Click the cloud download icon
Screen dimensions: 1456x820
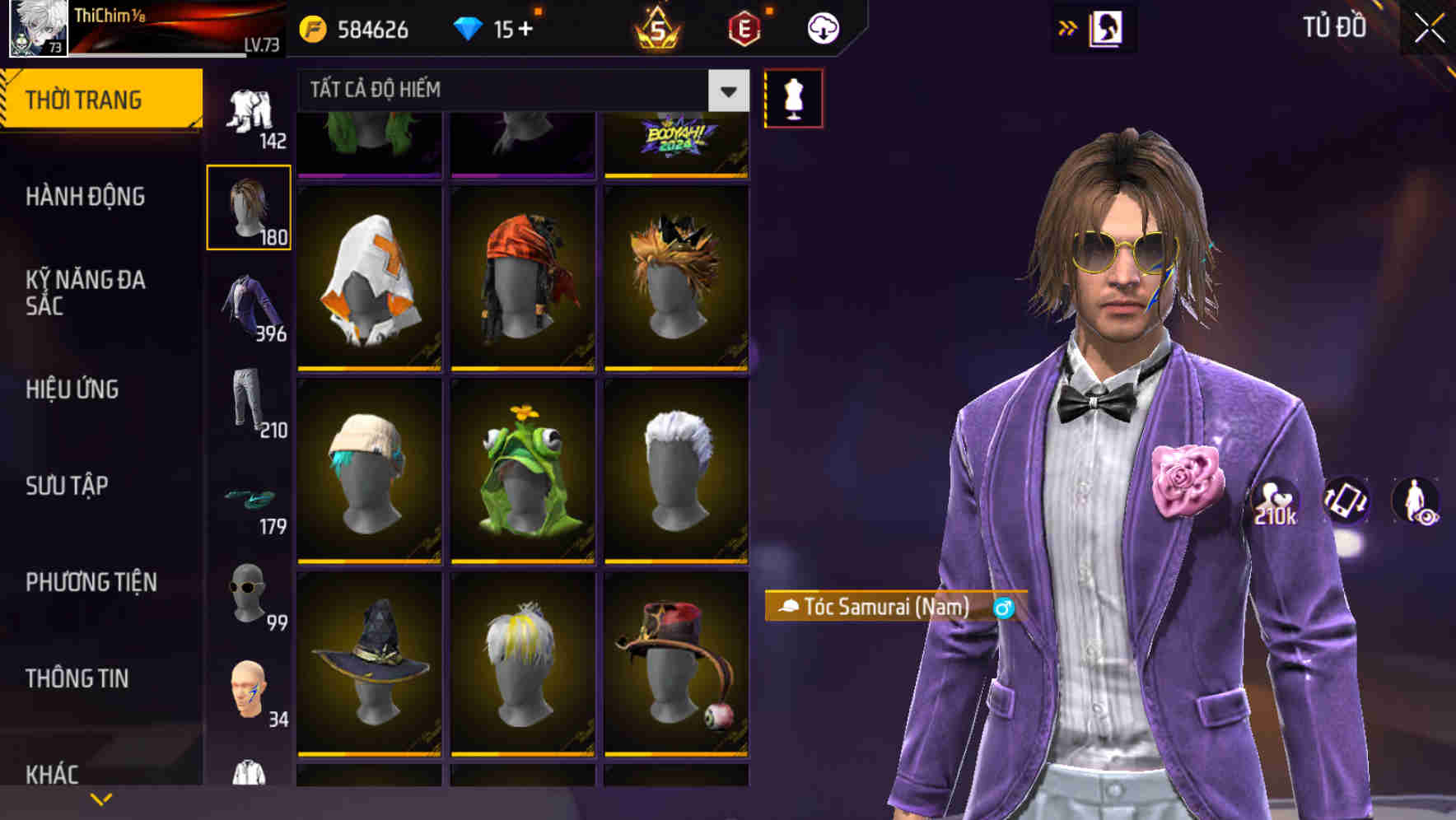coord(822,27)
